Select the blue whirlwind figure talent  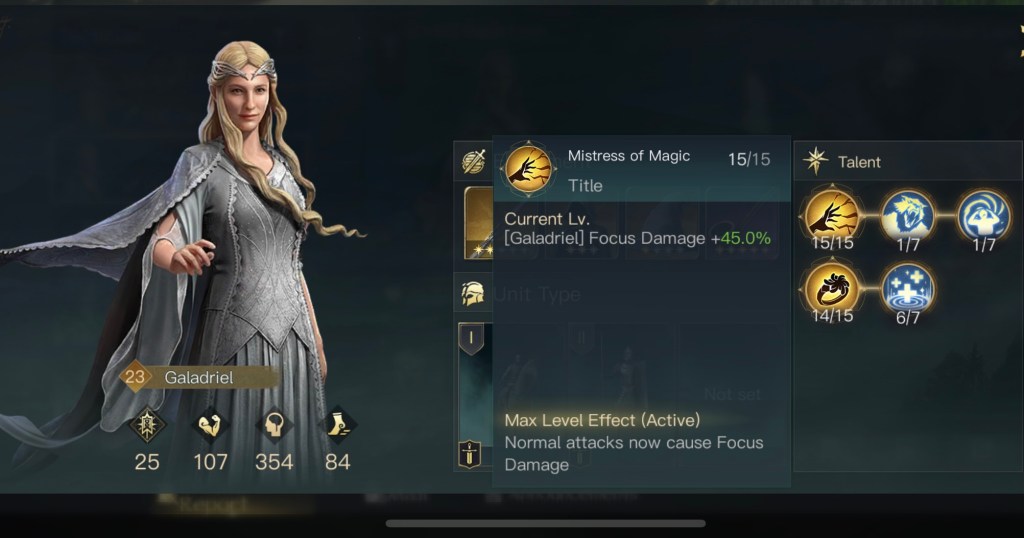982,213
